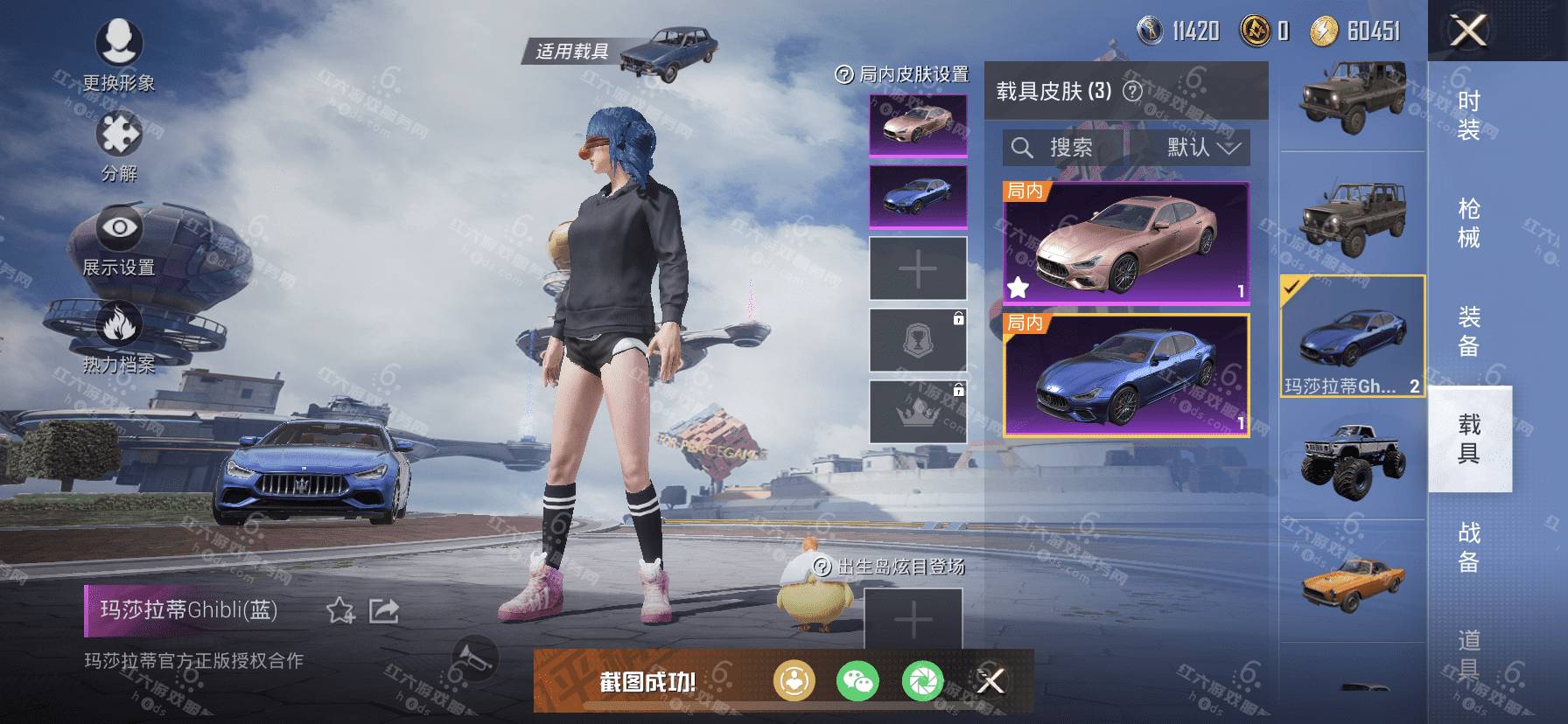
Task: Switch to the 战备 tab
Action: (x=1469, y=546)
